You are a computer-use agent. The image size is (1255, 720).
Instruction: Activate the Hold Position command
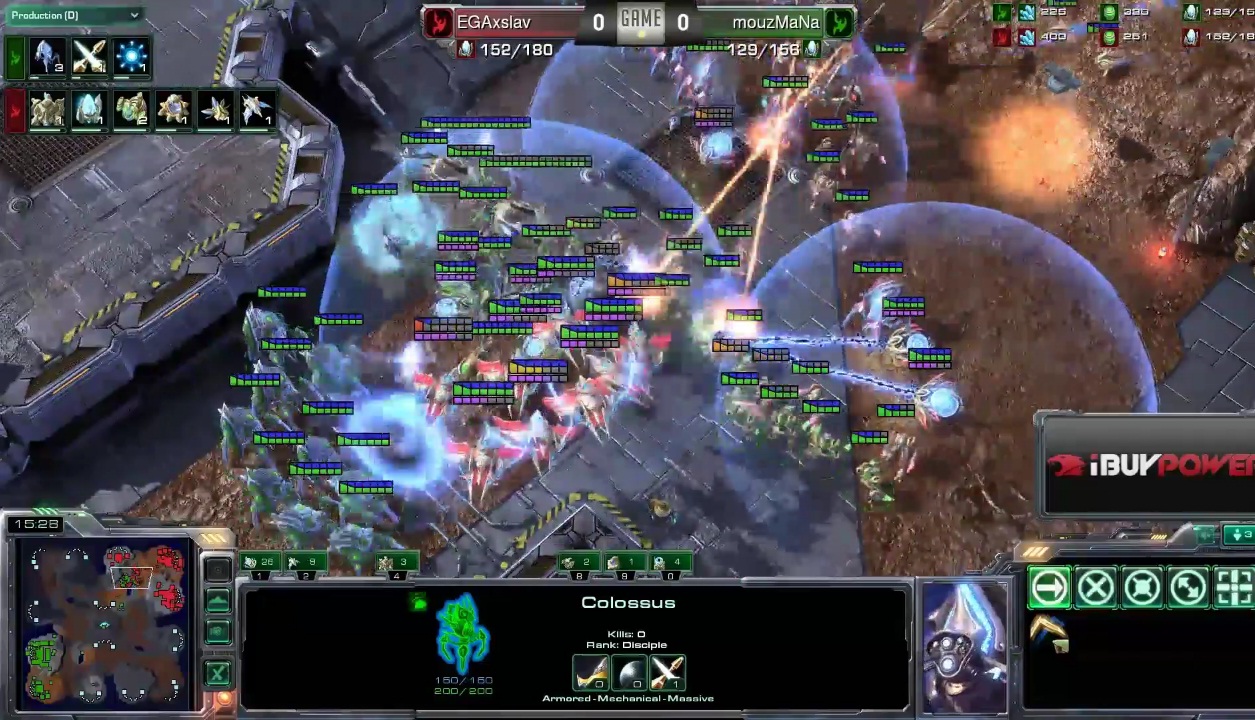(x=1142, y=588)
